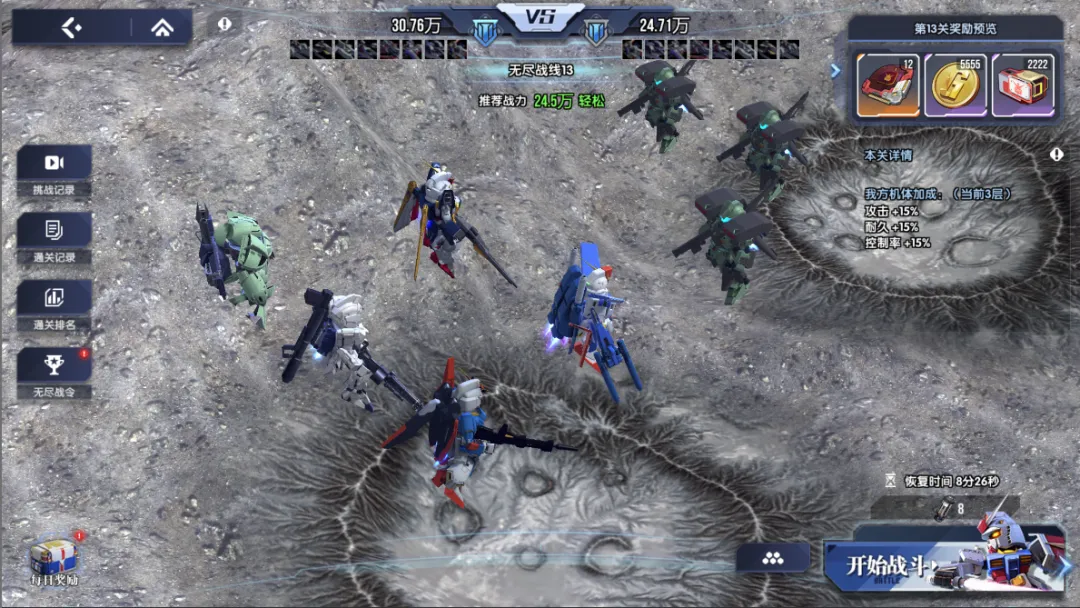The image size is (1080, 608).
Task: Open the formation button with three dots
Action: 772,558
